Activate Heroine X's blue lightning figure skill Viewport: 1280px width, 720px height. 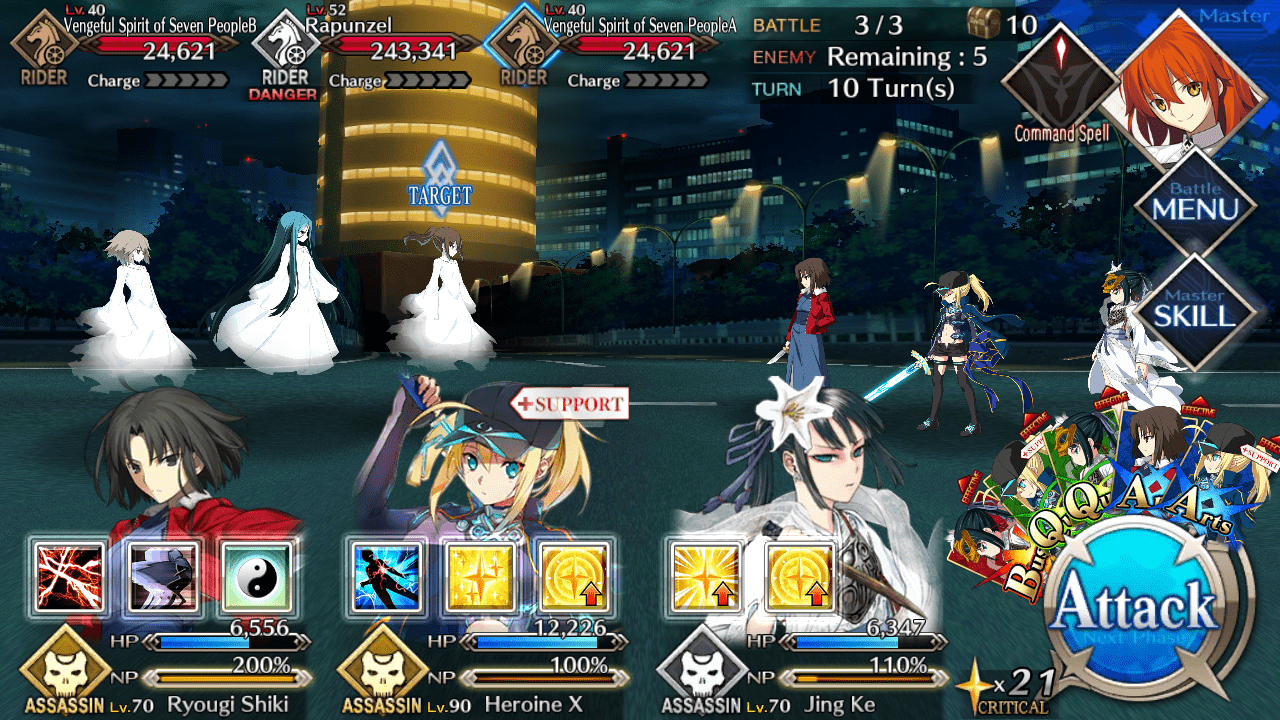click(x=385, y=578)
